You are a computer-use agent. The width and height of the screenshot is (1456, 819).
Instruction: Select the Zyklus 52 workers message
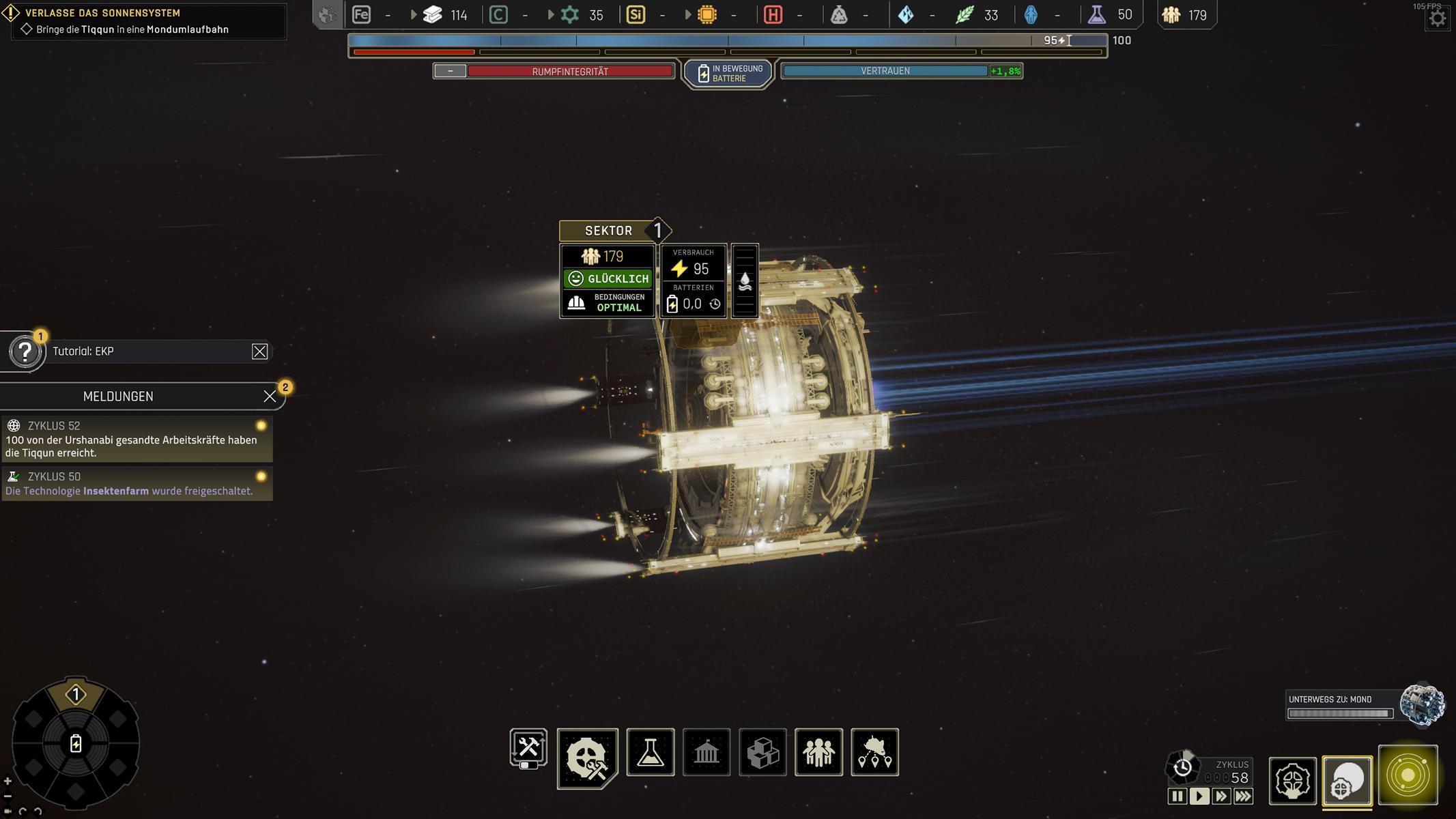[137, 440]
